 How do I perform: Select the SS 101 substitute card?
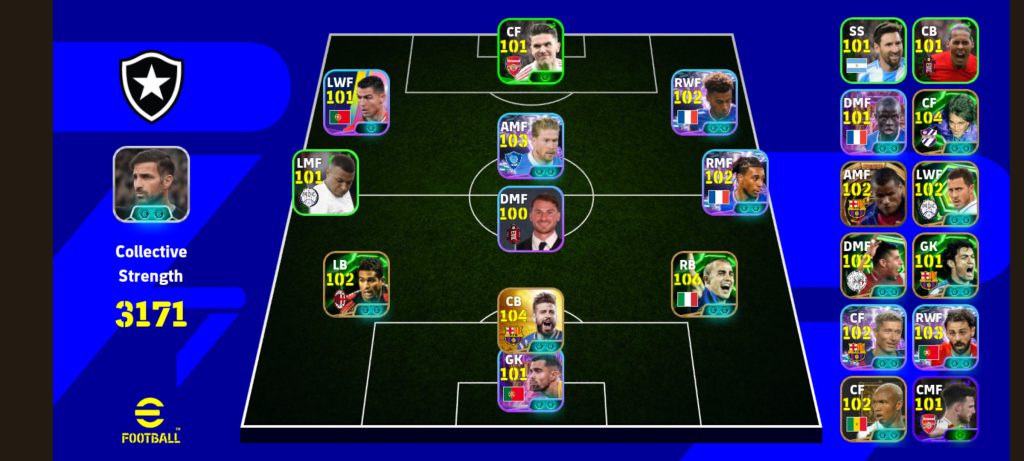pyautogui.click(x=873, y=50)
